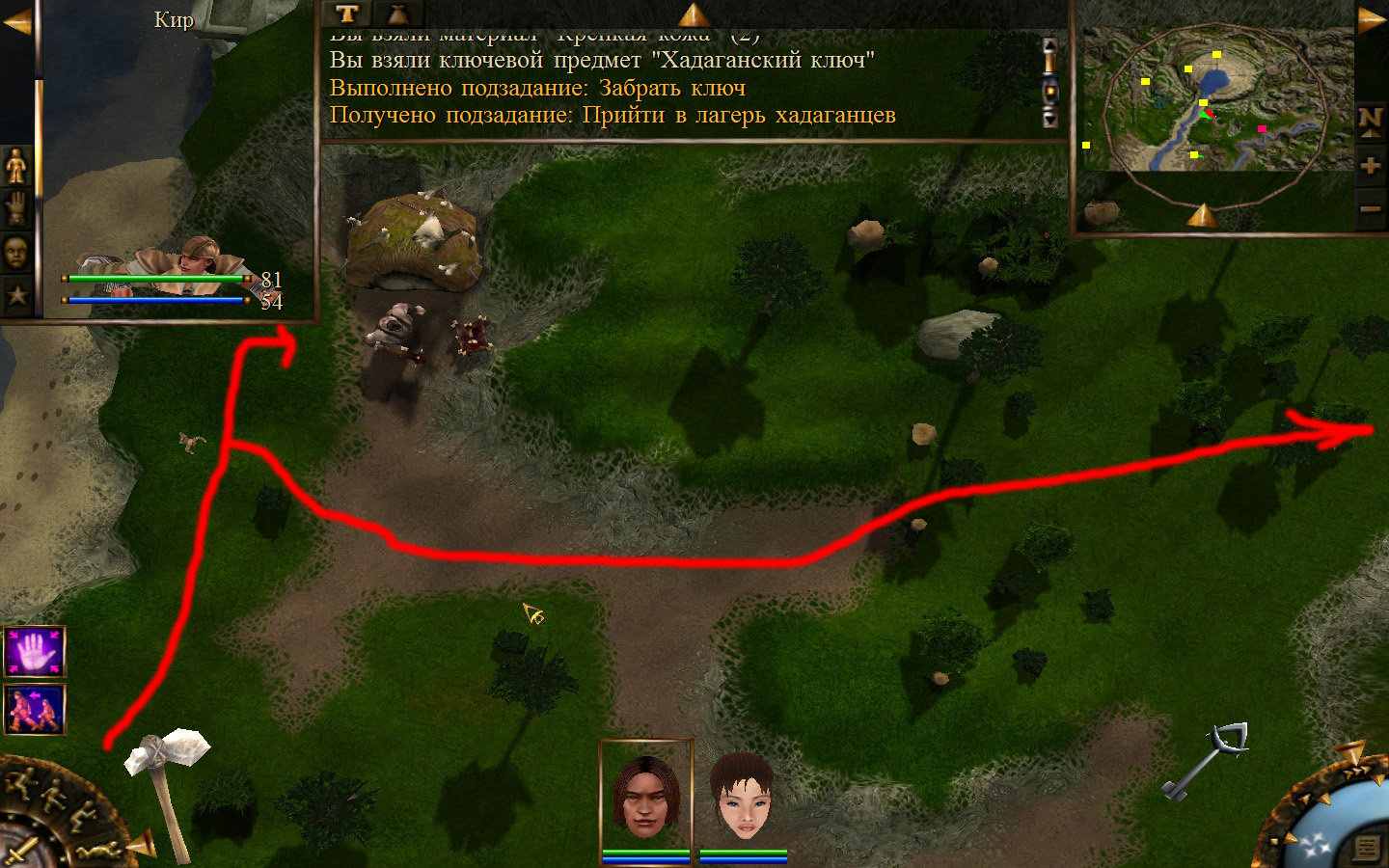Zoom in the minimap with plus

pos(1371,166)
